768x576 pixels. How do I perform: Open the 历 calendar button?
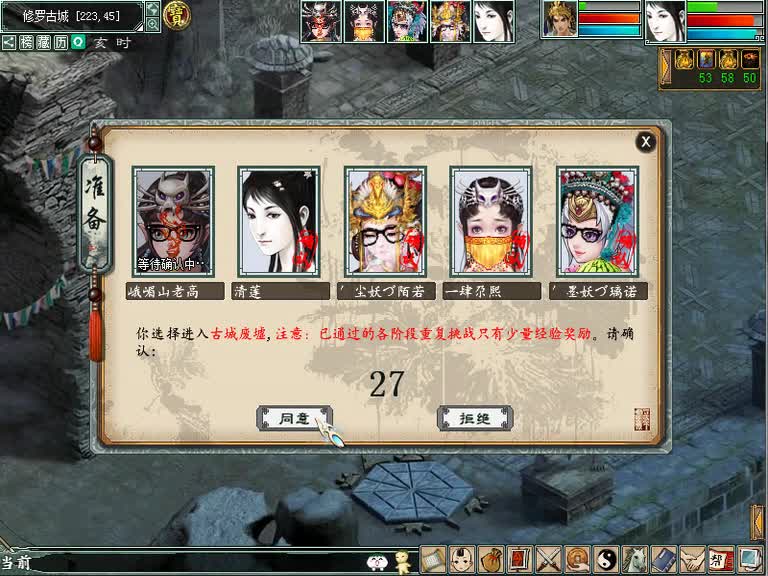pyautogui.click(x=60, y=43)
